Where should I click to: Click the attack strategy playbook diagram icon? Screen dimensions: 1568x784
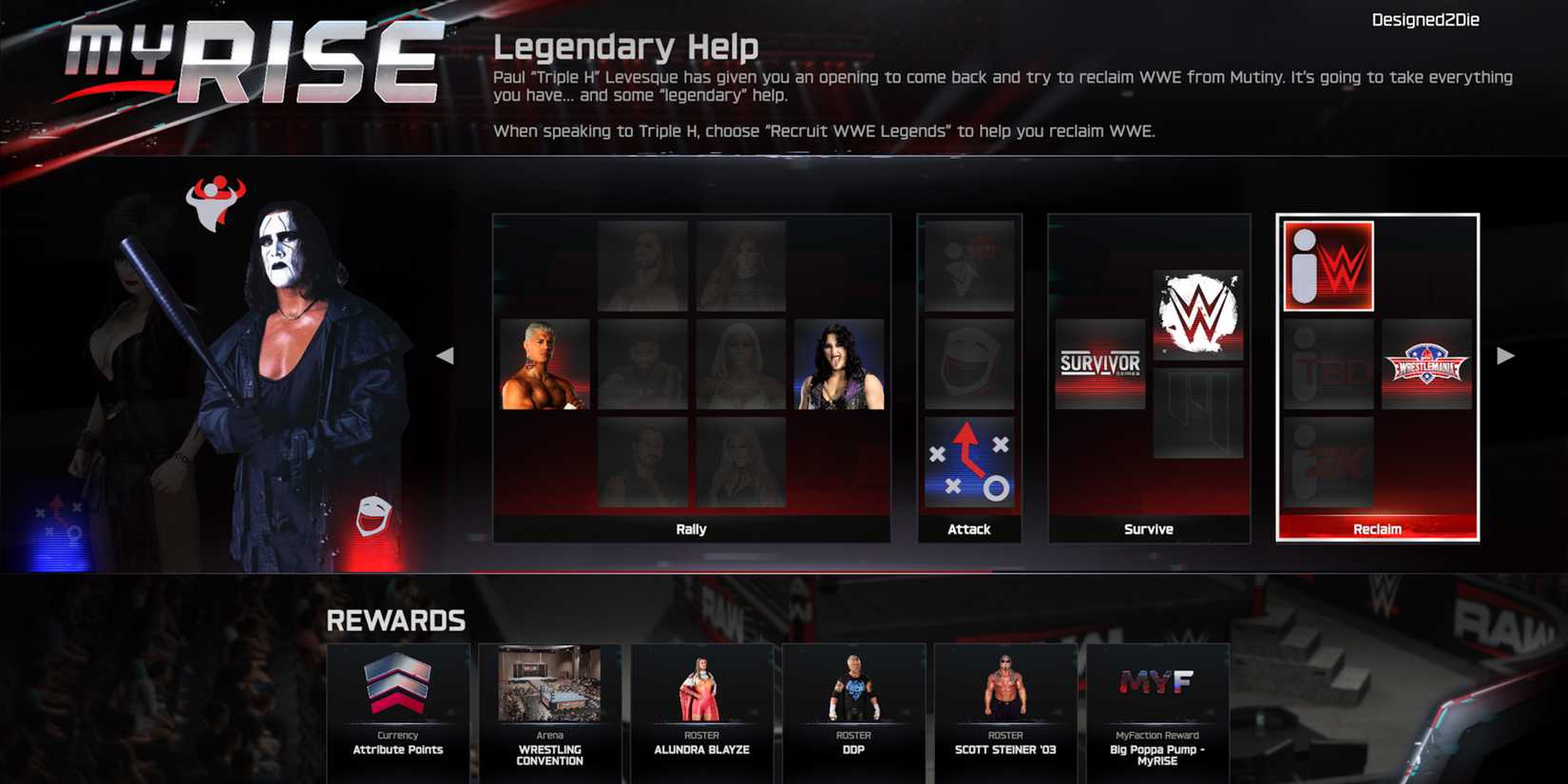point(968,463)
